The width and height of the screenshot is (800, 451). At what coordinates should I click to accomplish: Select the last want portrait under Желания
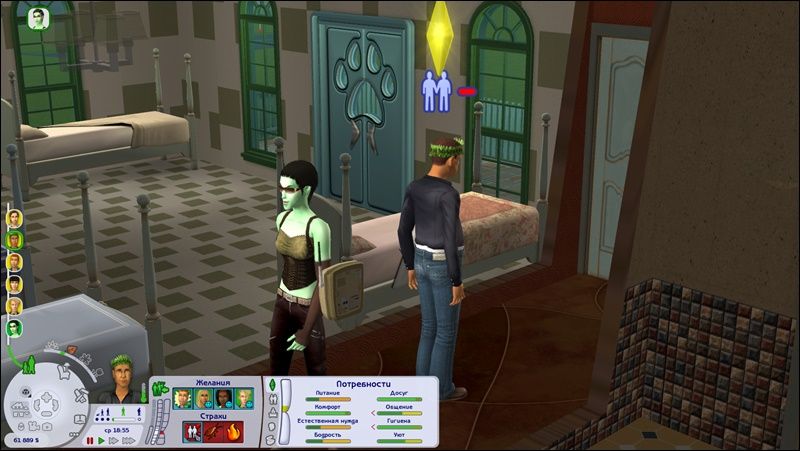tap(245, 398)
